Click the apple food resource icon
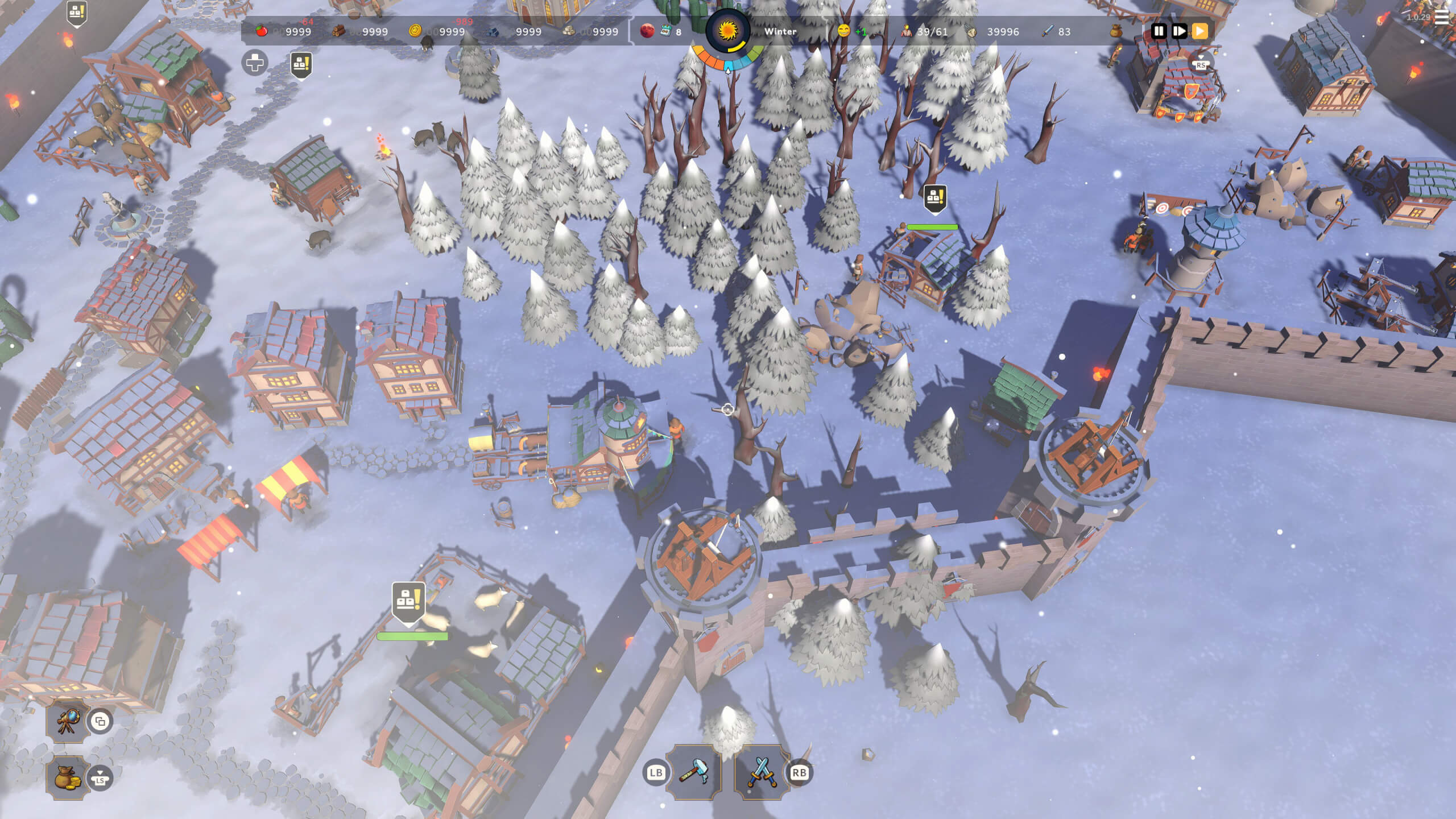Screen dimensions: 1456x819 263,32
